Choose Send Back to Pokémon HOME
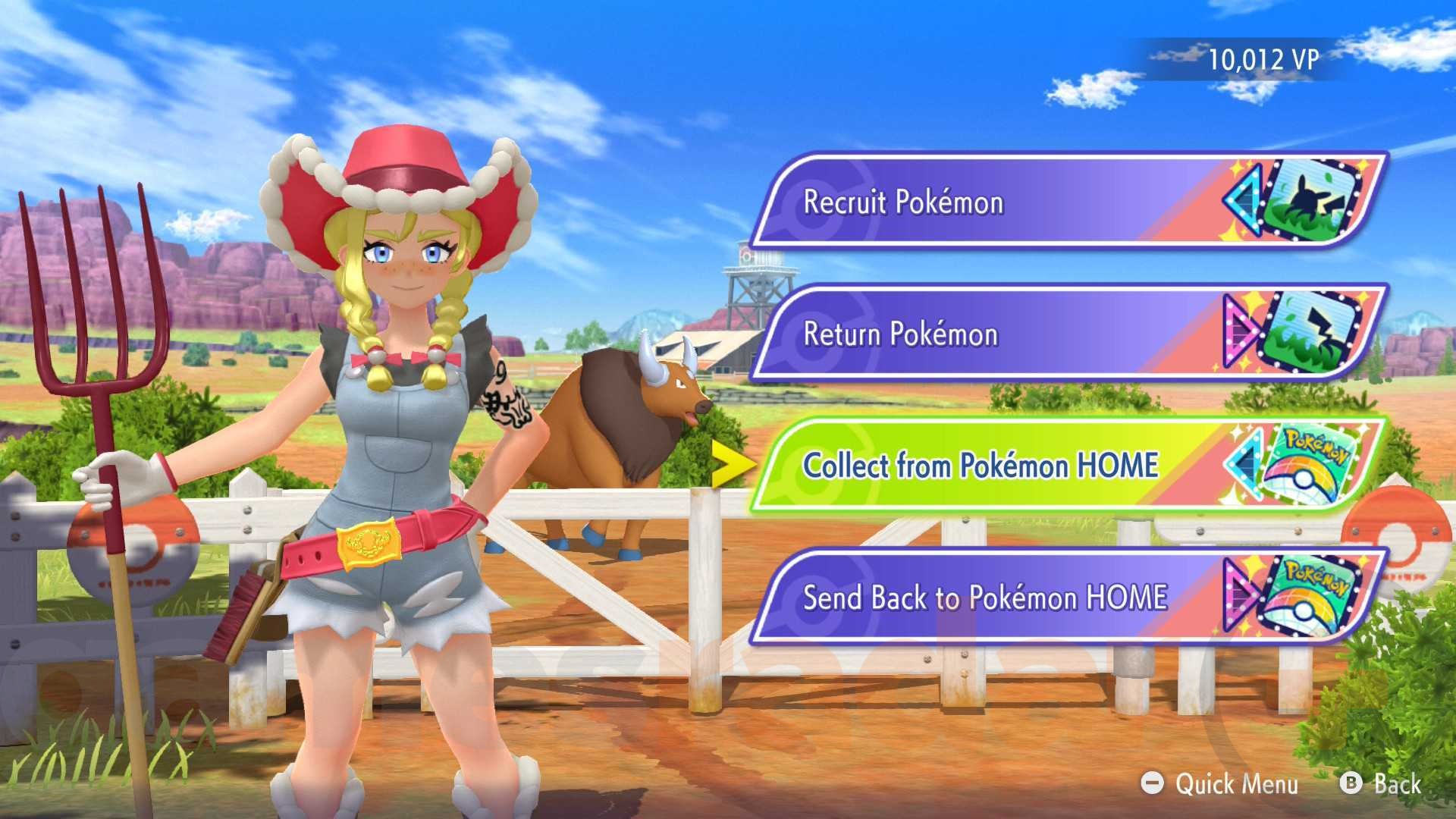The width and height of the screenshot is (1456, 819). [986, 598]
